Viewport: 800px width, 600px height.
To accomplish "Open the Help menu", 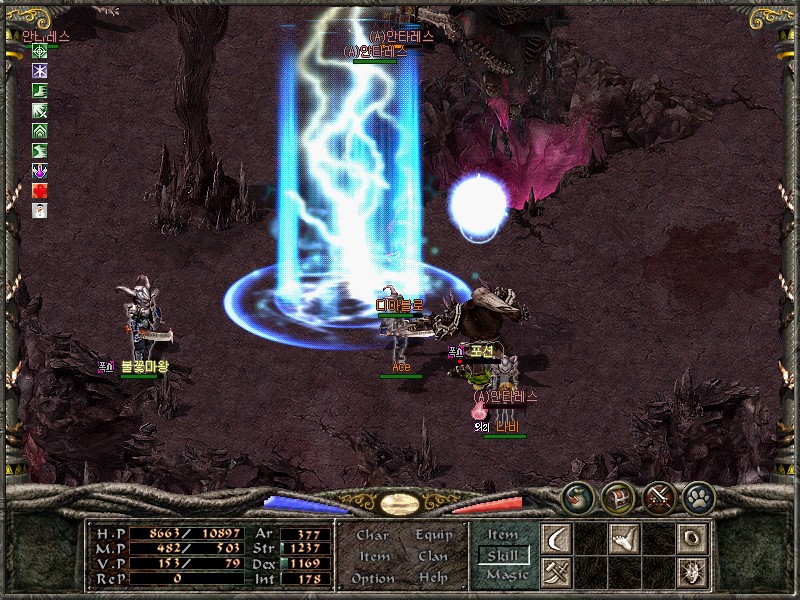I will pyautogui.click(x=434, y=578).
